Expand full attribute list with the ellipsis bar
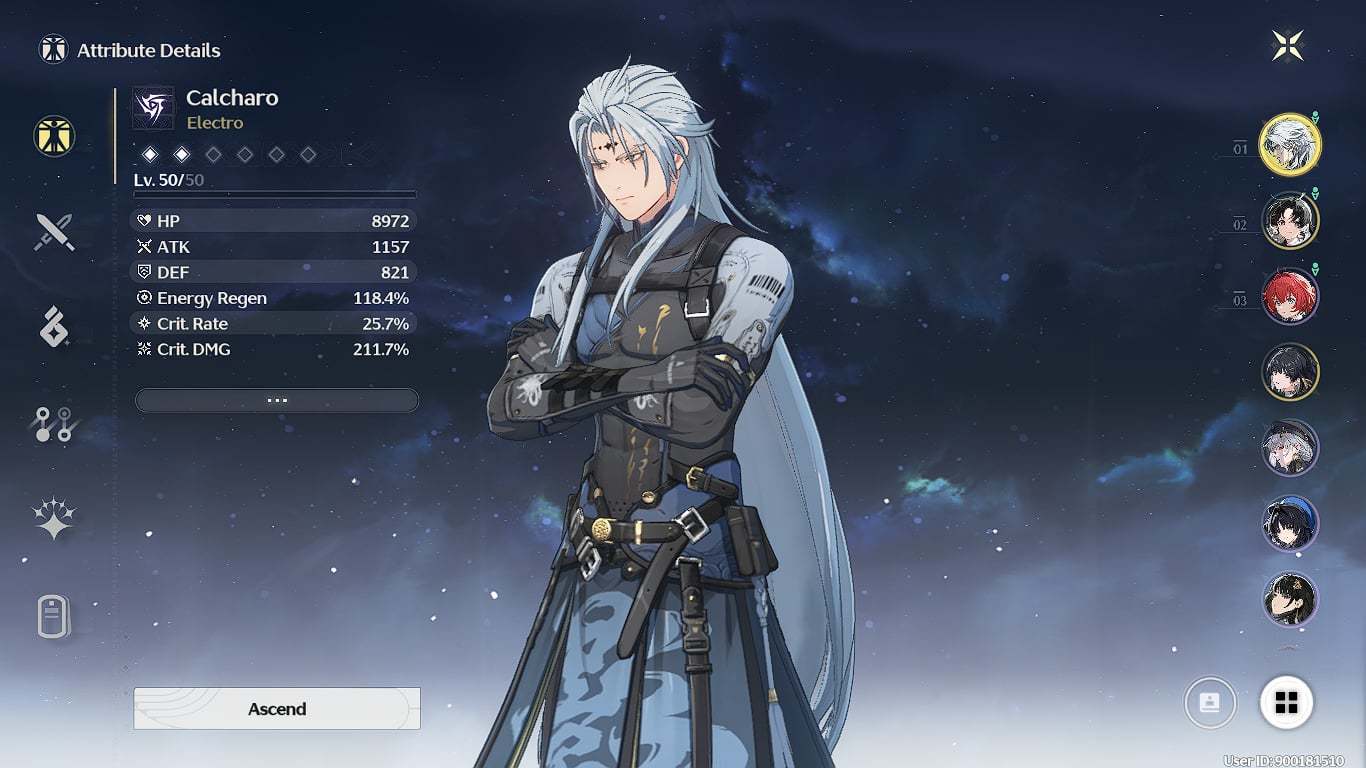1366x768 pixels. pos(277,400)
